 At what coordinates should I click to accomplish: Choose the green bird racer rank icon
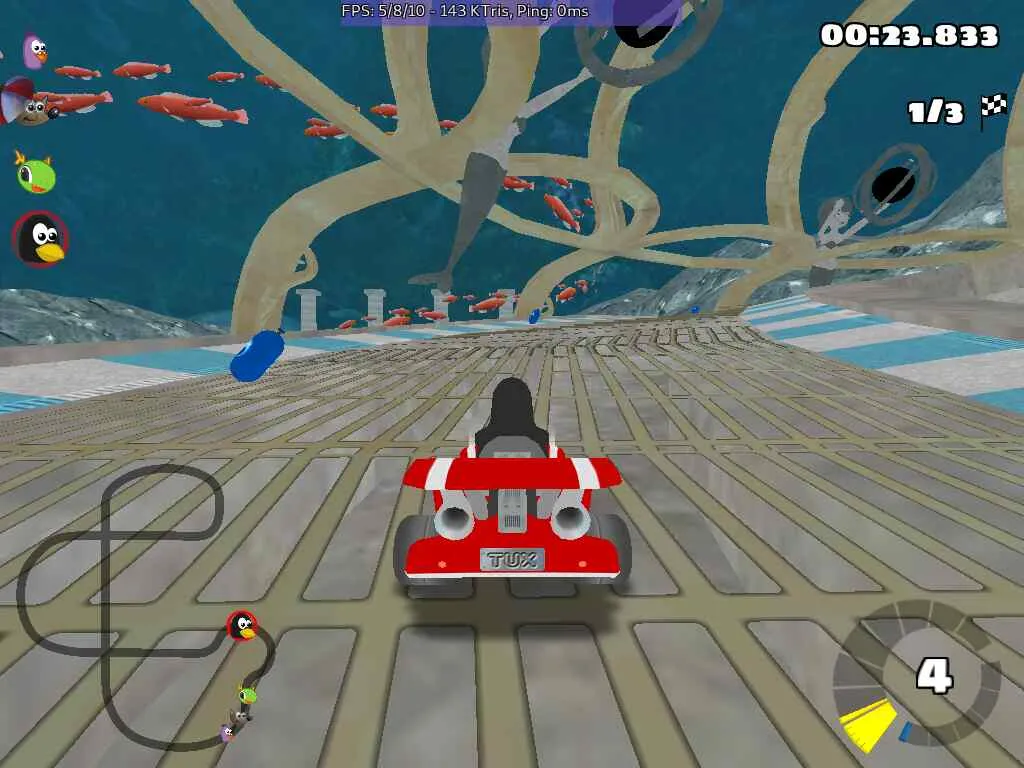coord(35,174)
